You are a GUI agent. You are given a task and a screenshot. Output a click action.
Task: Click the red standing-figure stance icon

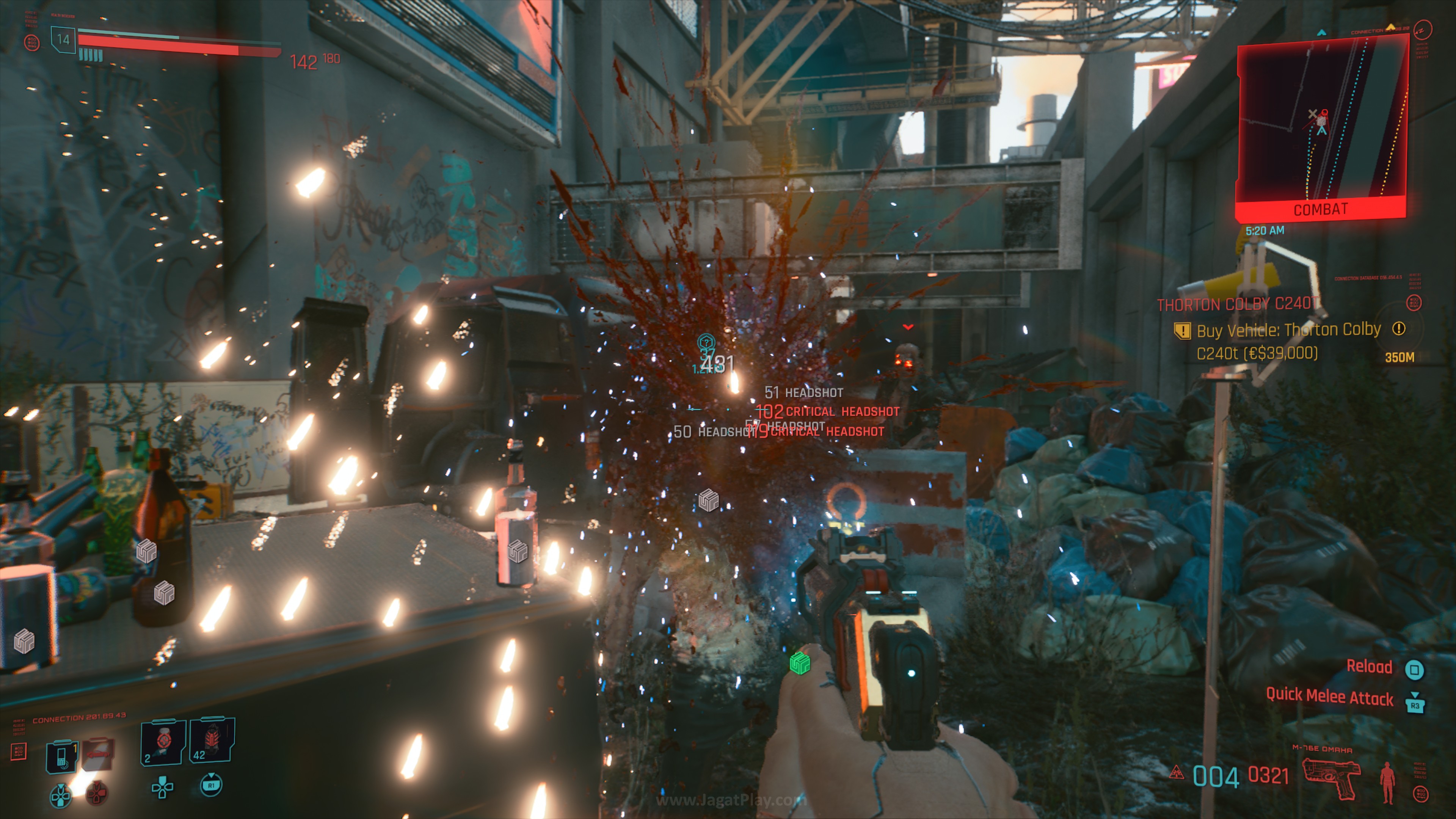tap(1387, 782)
